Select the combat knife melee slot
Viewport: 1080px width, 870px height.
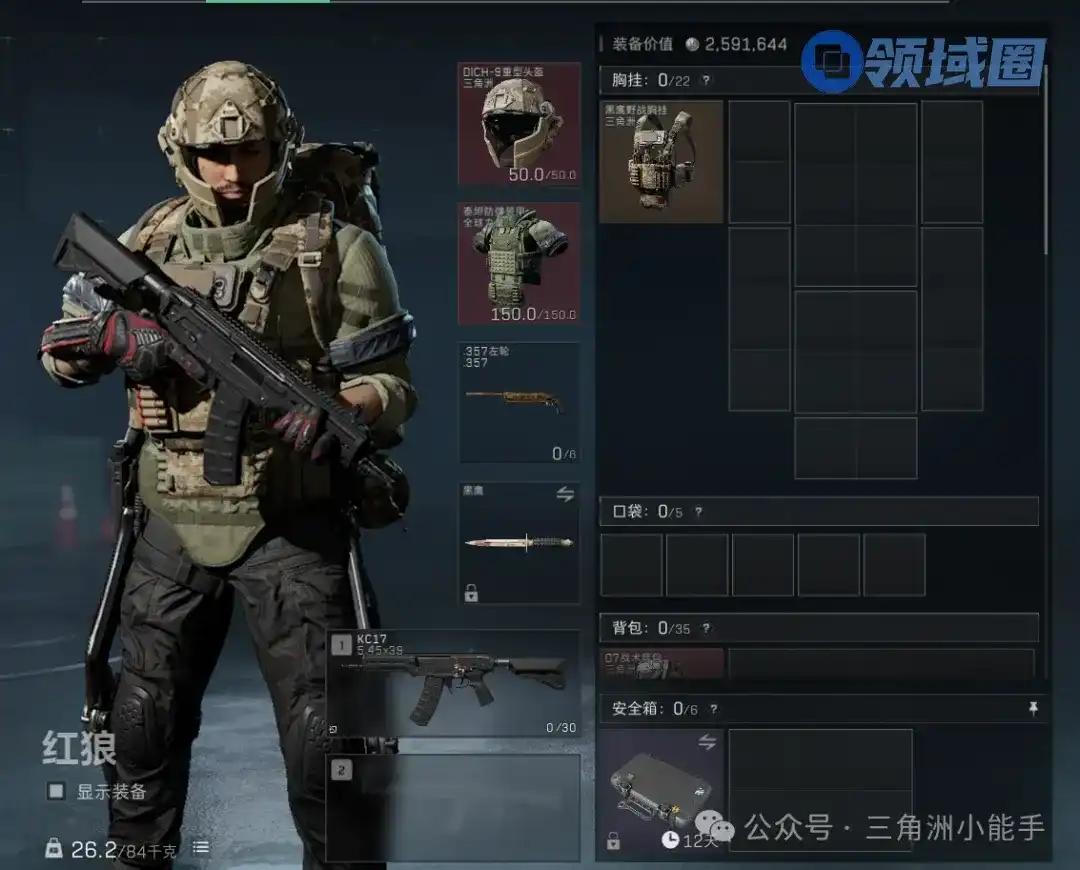click(519, 543)
